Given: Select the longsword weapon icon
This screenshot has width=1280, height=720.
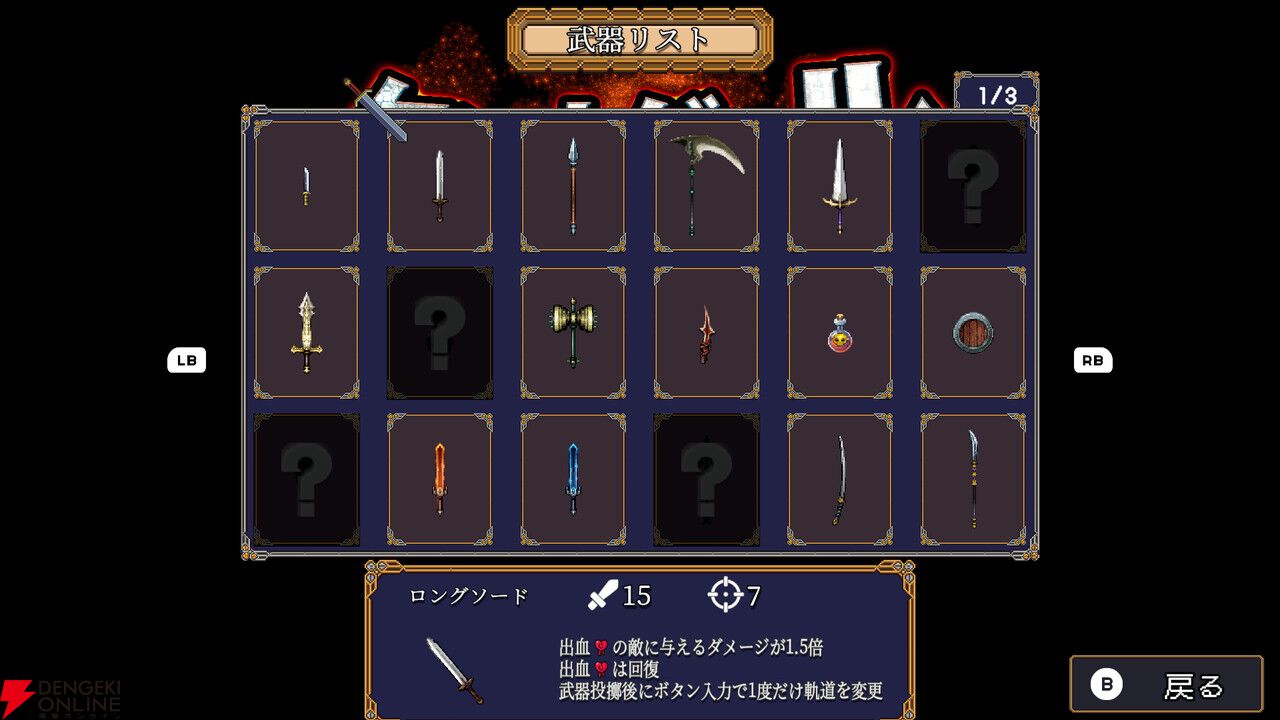Looking at the screenshot, I should tap(439, 186).
